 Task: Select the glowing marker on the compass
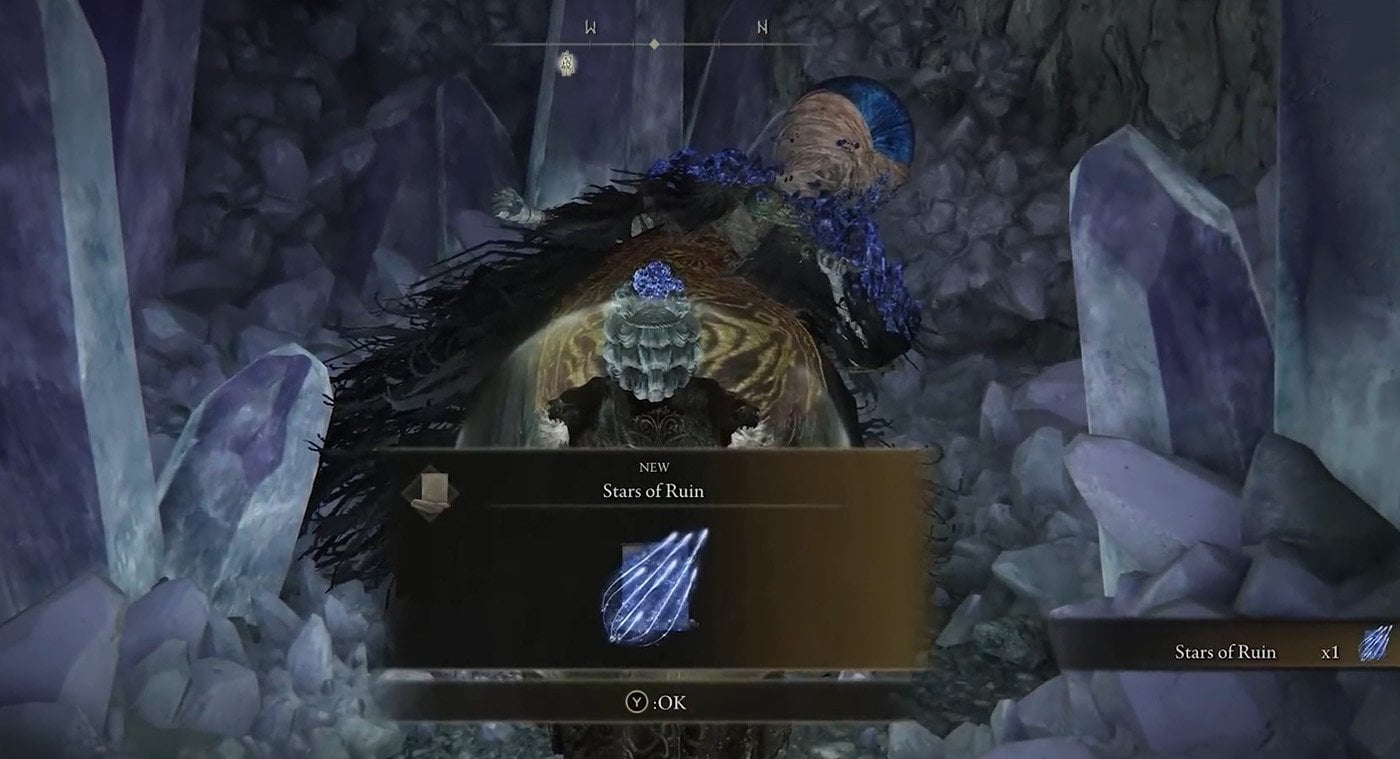coord(565,63)
